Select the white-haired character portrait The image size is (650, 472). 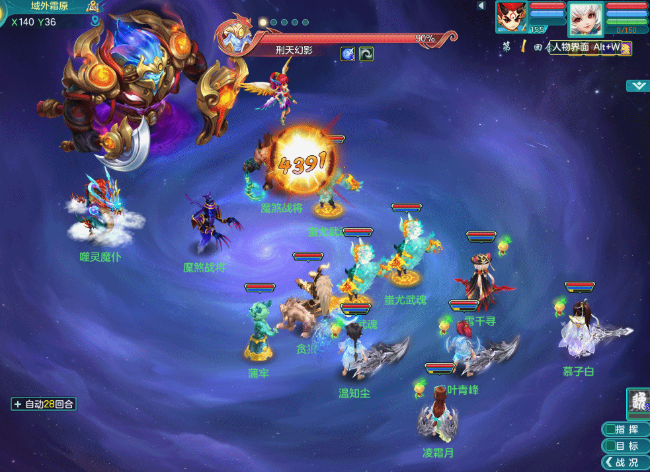pyautogui.click(x=584, y=17)
